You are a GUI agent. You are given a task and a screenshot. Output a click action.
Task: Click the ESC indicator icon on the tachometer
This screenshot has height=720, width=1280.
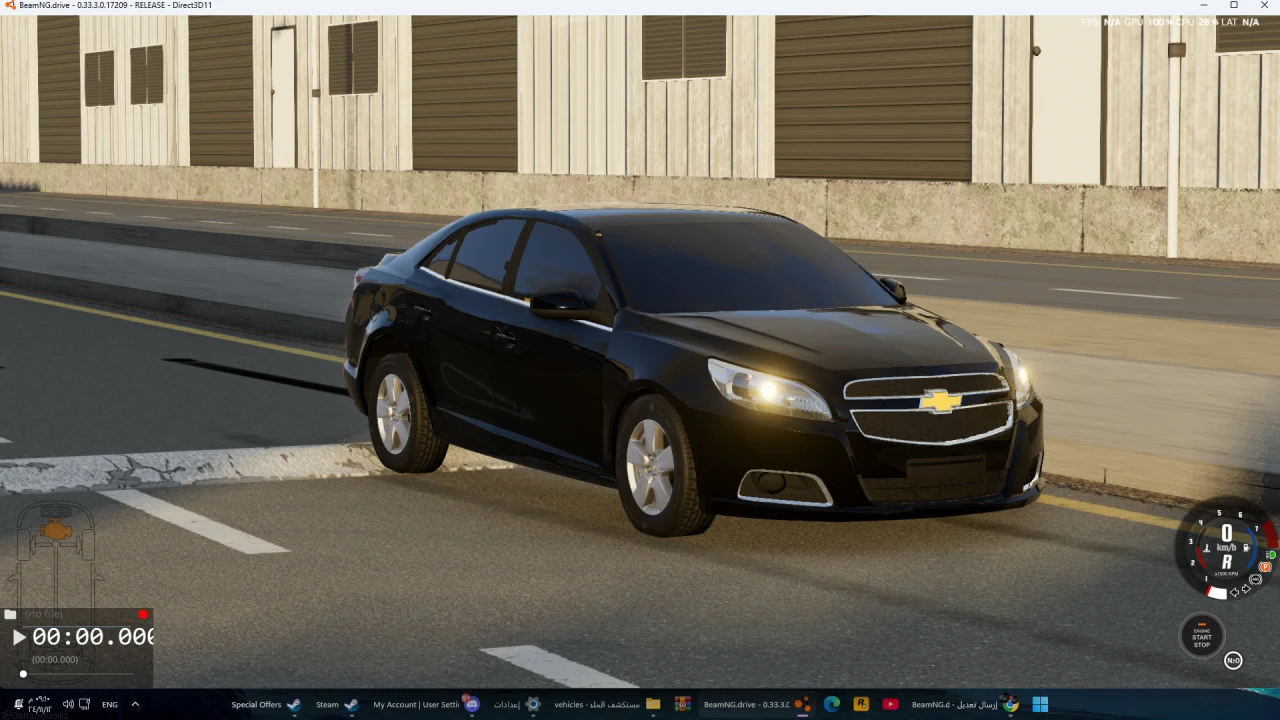[x=1255, y=578]
